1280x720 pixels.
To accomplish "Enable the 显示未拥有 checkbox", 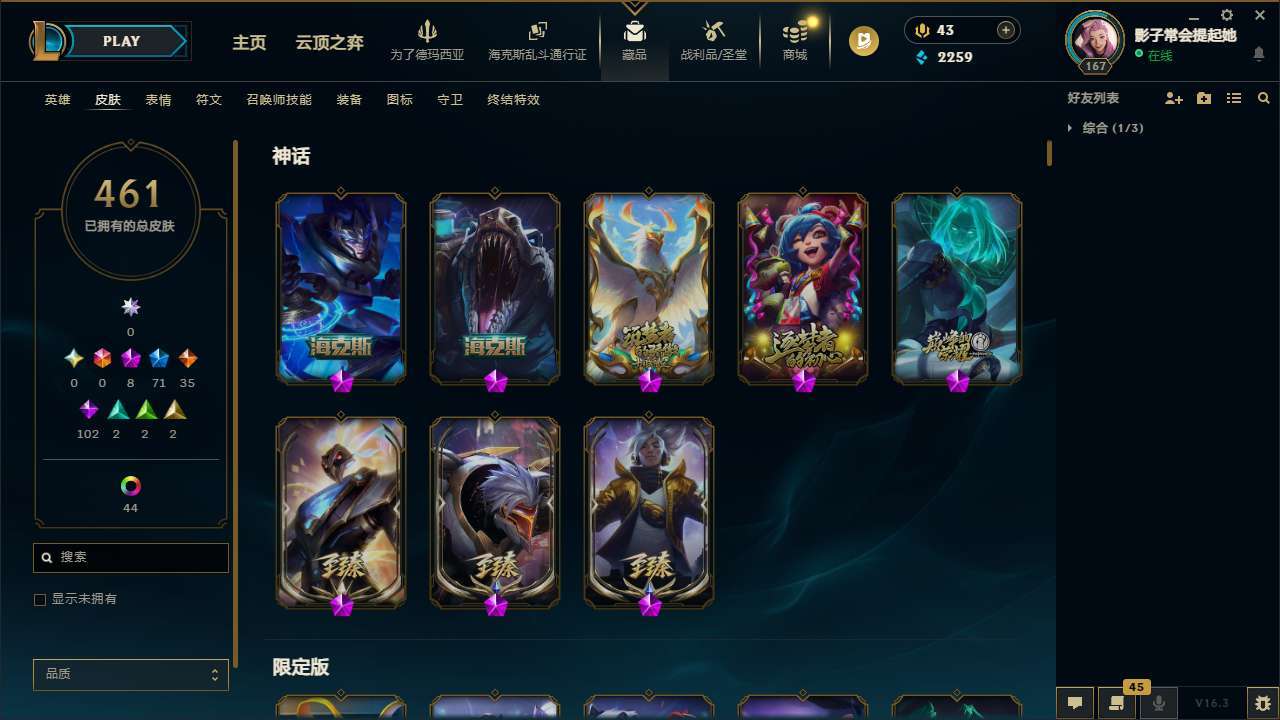I will point(40,599).
